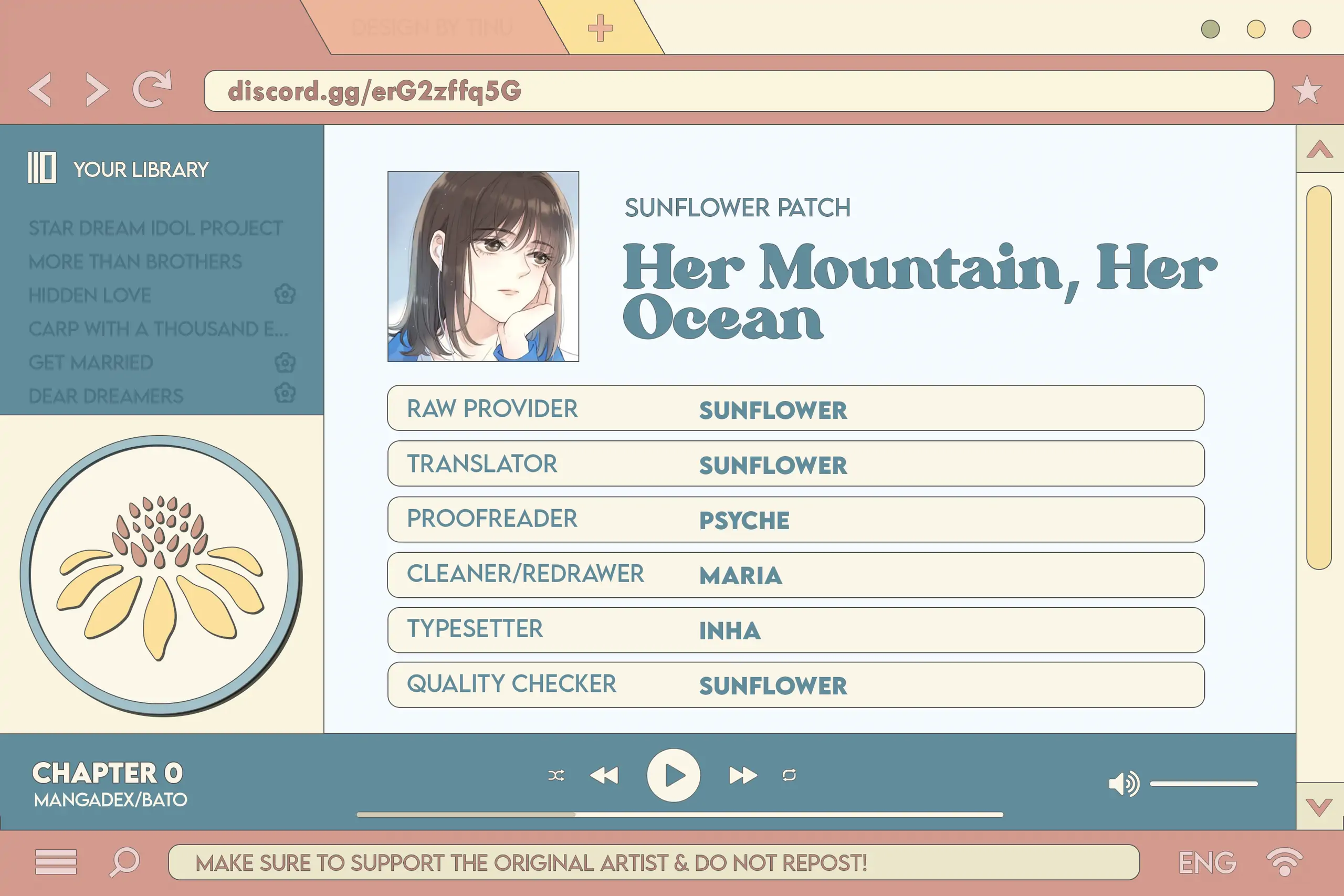The width and height of the screenshot is (1344, 896).
Task: Select Get Married library entry
Action: point(91,362)
